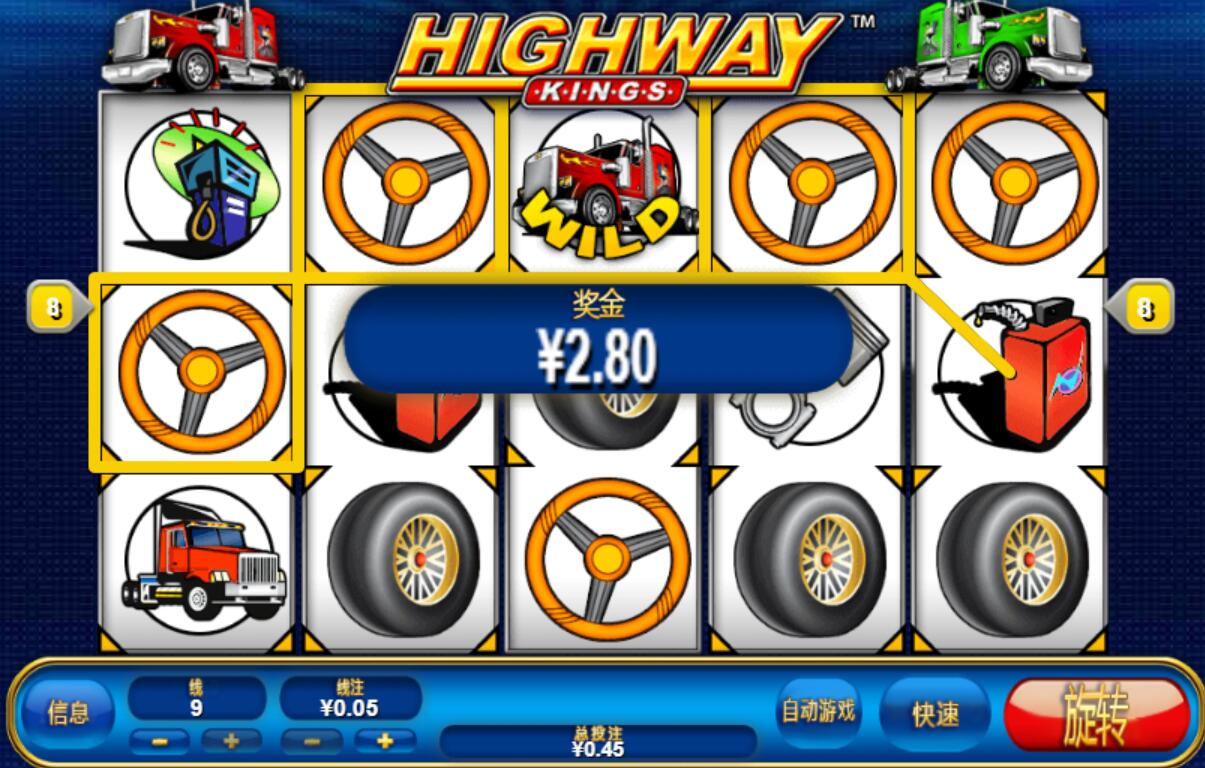Spin the reels with the red 旋转 button

(x=1097, y=714)
